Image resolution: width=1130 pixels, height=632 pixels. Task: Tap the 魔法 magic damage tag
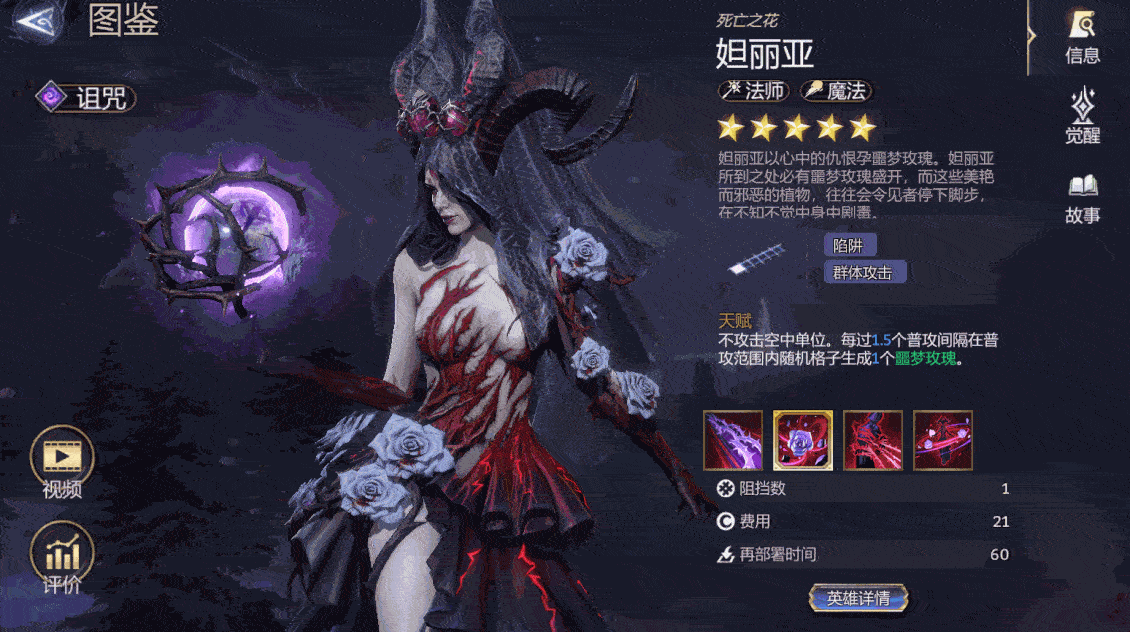(836, 91)
